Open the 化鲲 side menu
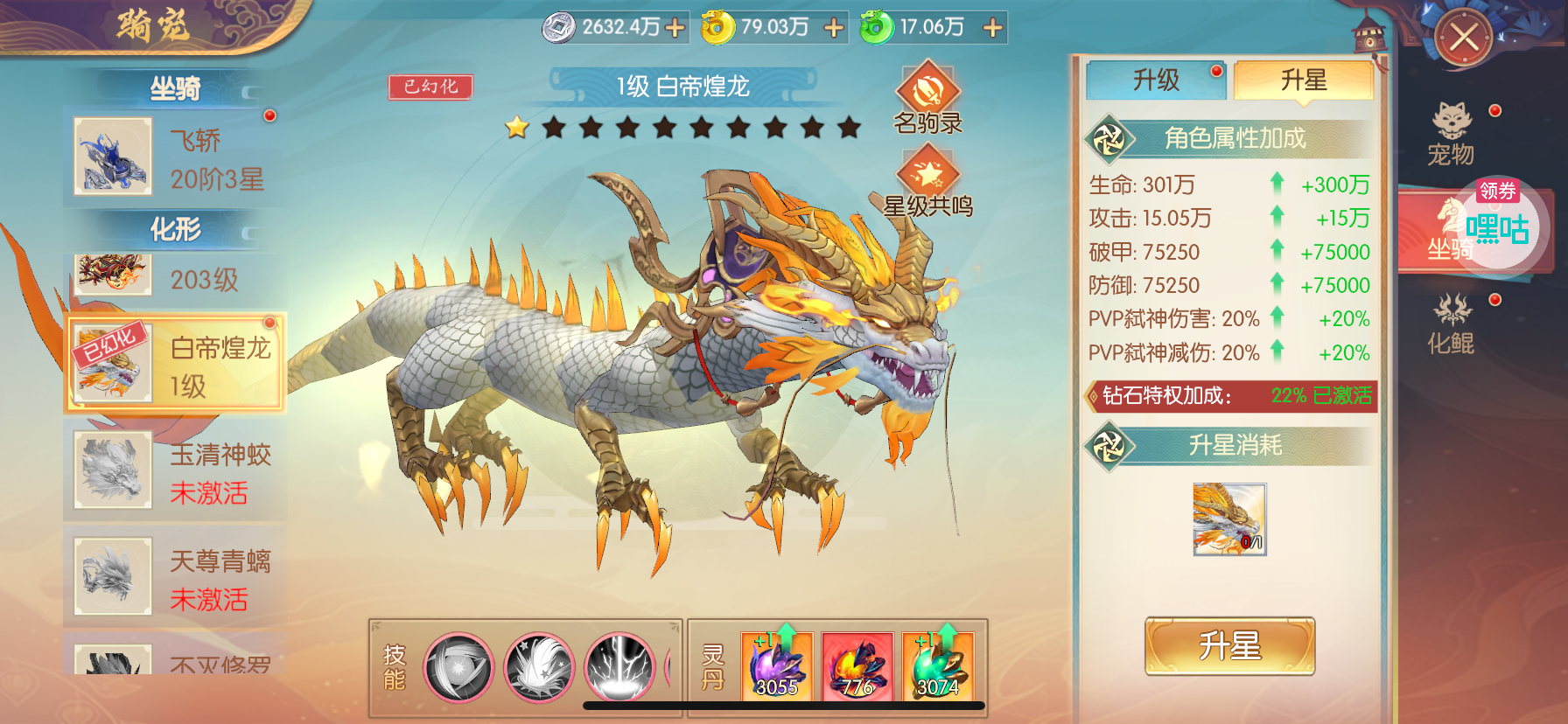The width and height of the screenshot is (1568, 724). point(1452,324)
